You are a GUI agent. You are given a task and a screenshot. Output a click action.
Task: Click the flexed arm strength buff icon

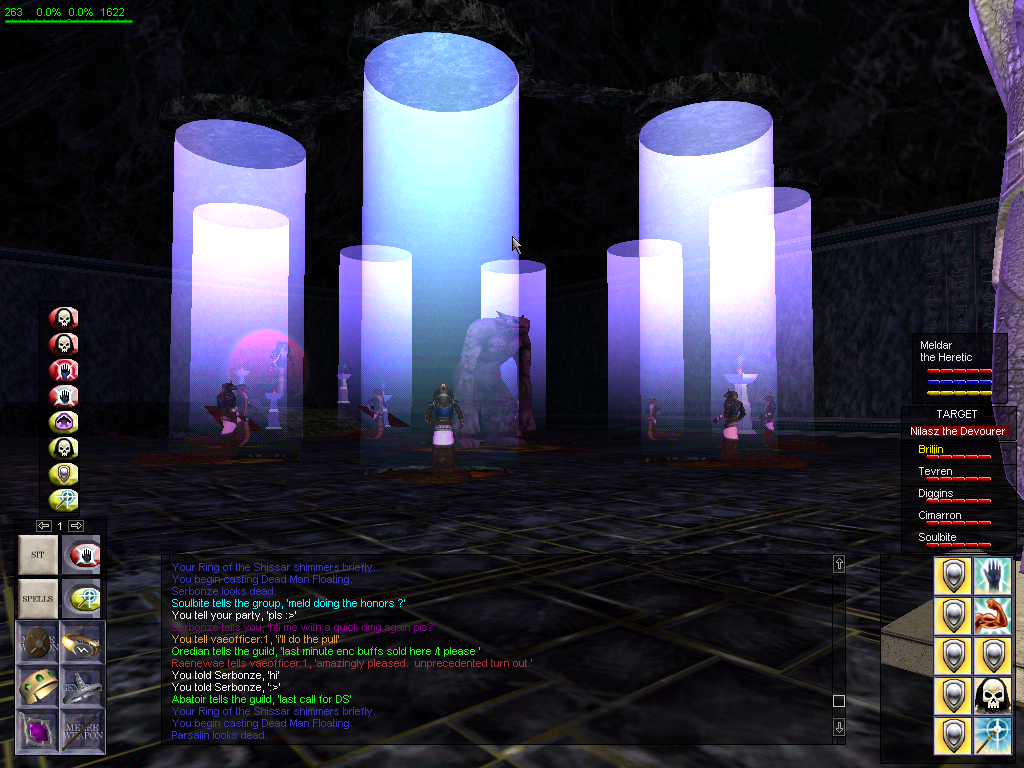[x=992, y=616]
